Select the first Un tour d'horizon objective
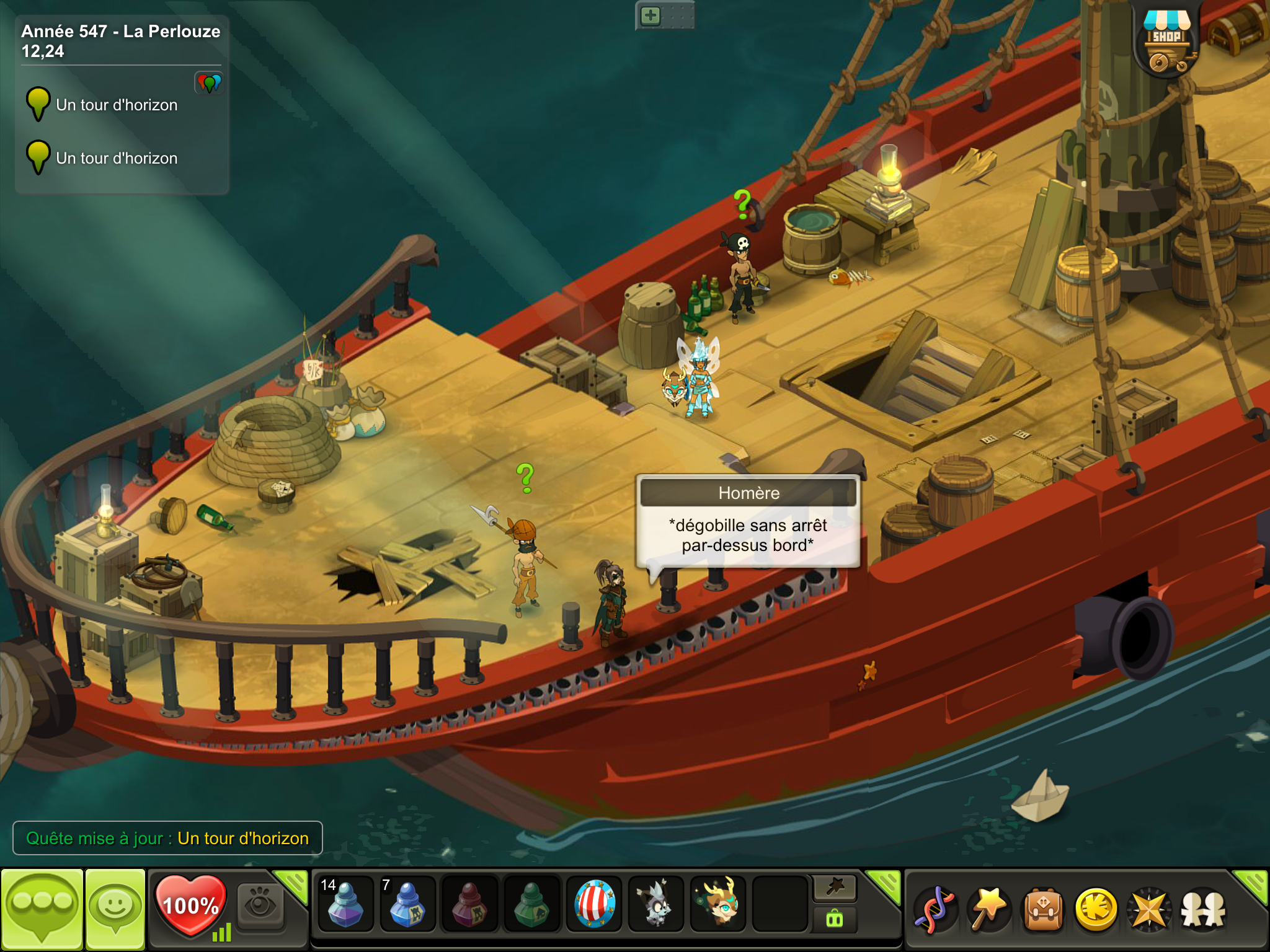Image resolution: width=1270 pixels, height=952 pixels. pyautogui.click(x=117, y=105)
